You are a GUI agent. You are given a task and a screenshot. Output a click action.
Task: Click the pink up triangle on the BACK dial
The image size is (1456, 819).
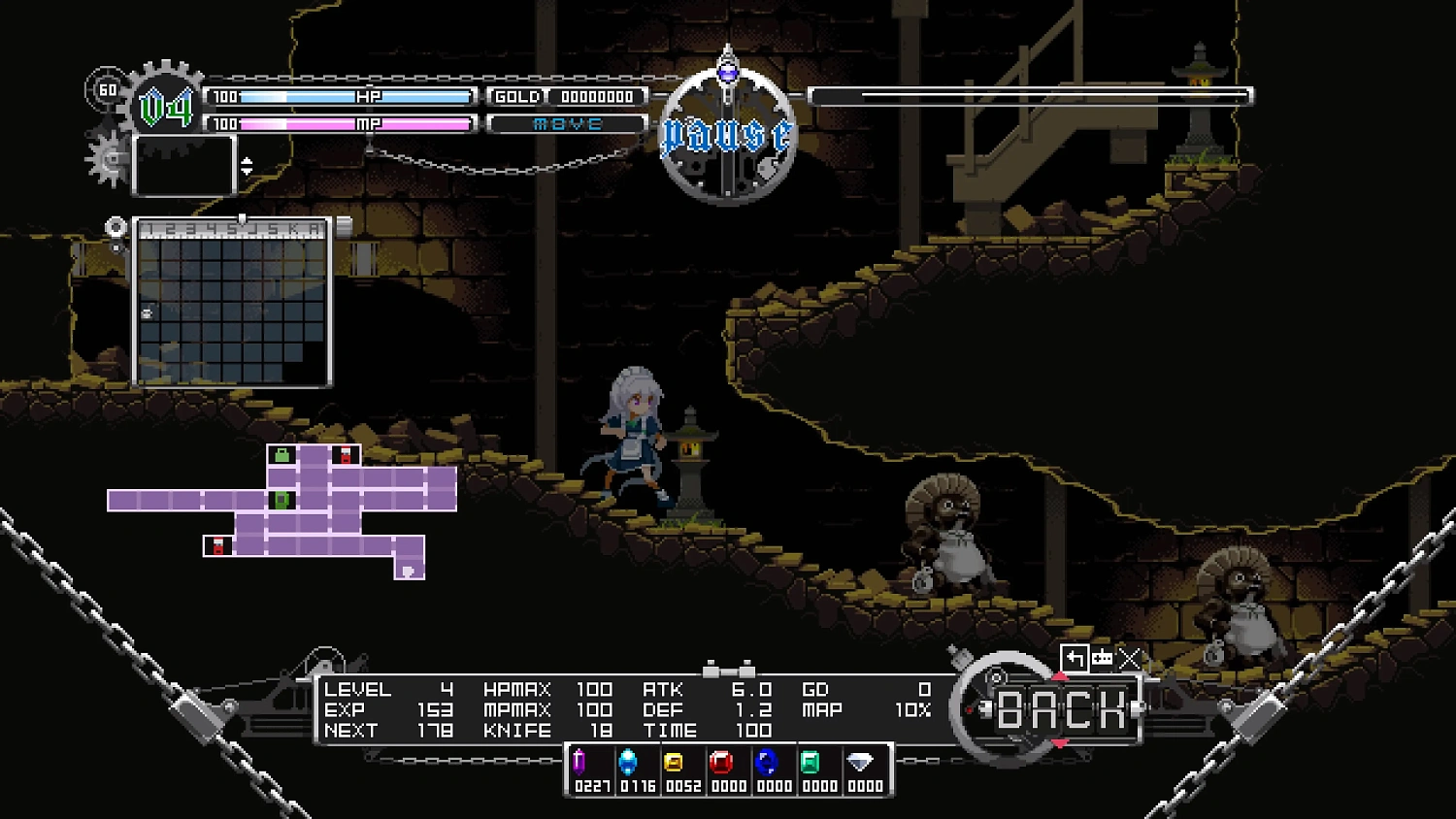pyautogui.click(x=1060, y=676)
